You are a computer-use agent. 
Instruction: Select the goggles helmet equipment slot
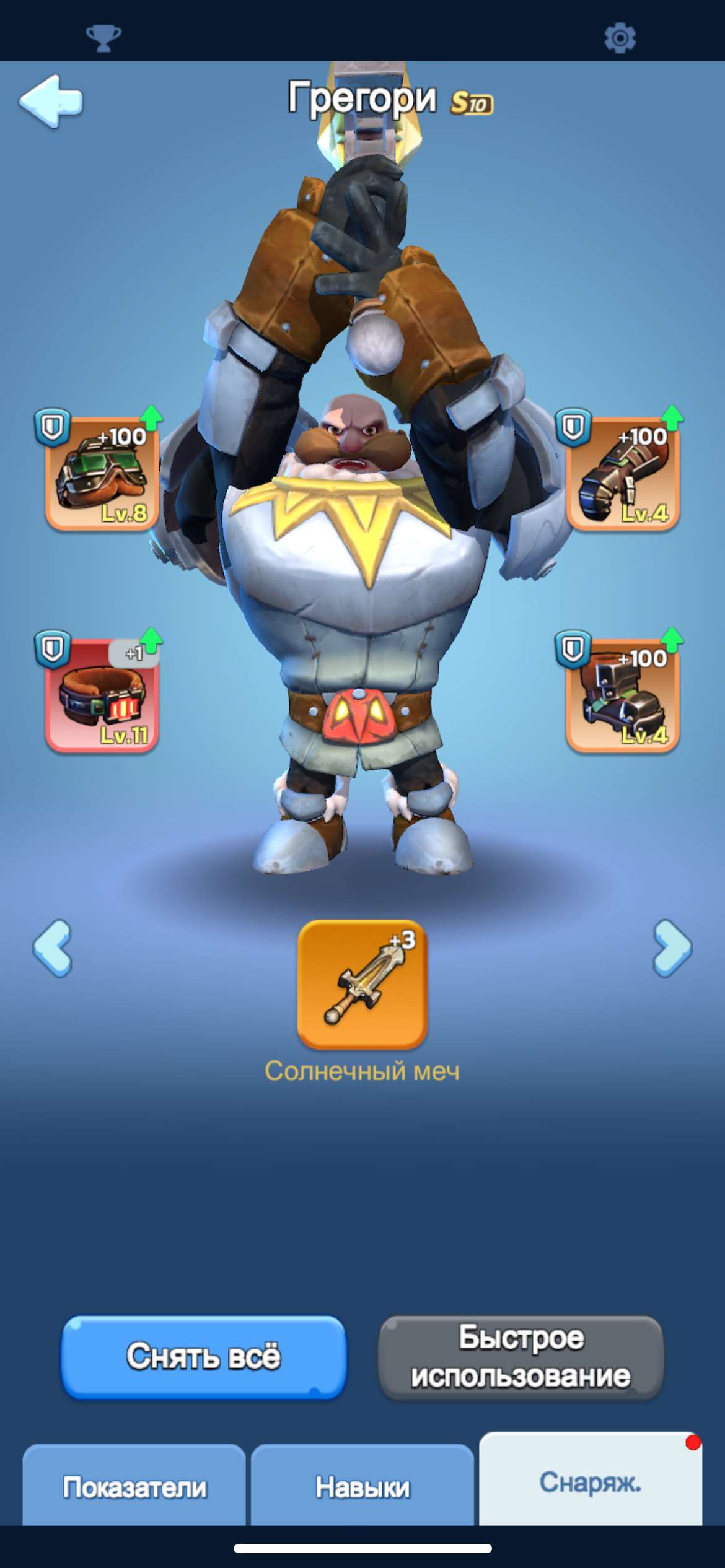pyautogui.click(x=102, y=474)
